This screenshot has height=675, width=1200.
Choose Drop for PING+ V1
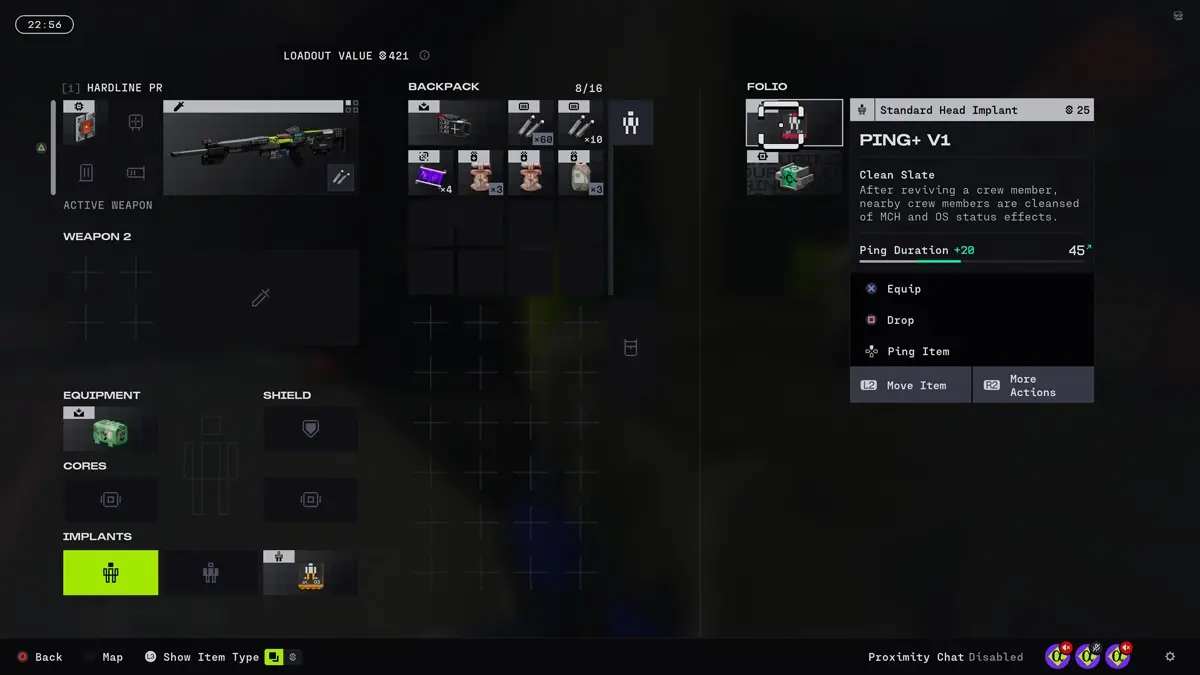900,320
